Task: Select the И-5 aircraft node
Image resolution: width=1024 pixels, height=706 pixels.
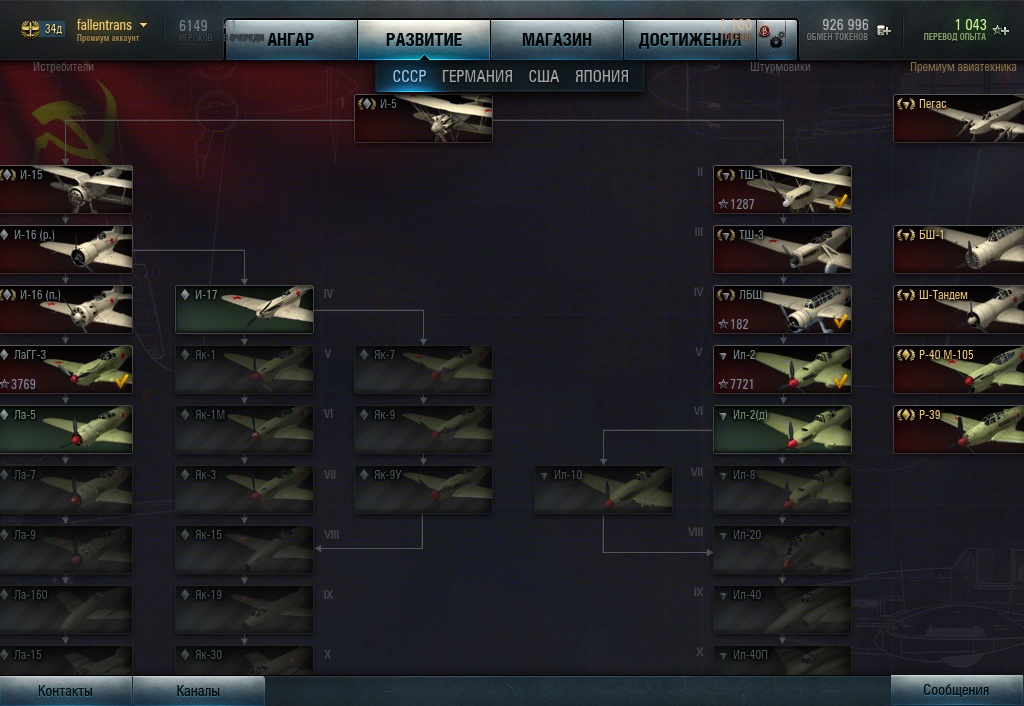Action: (423, 118)
